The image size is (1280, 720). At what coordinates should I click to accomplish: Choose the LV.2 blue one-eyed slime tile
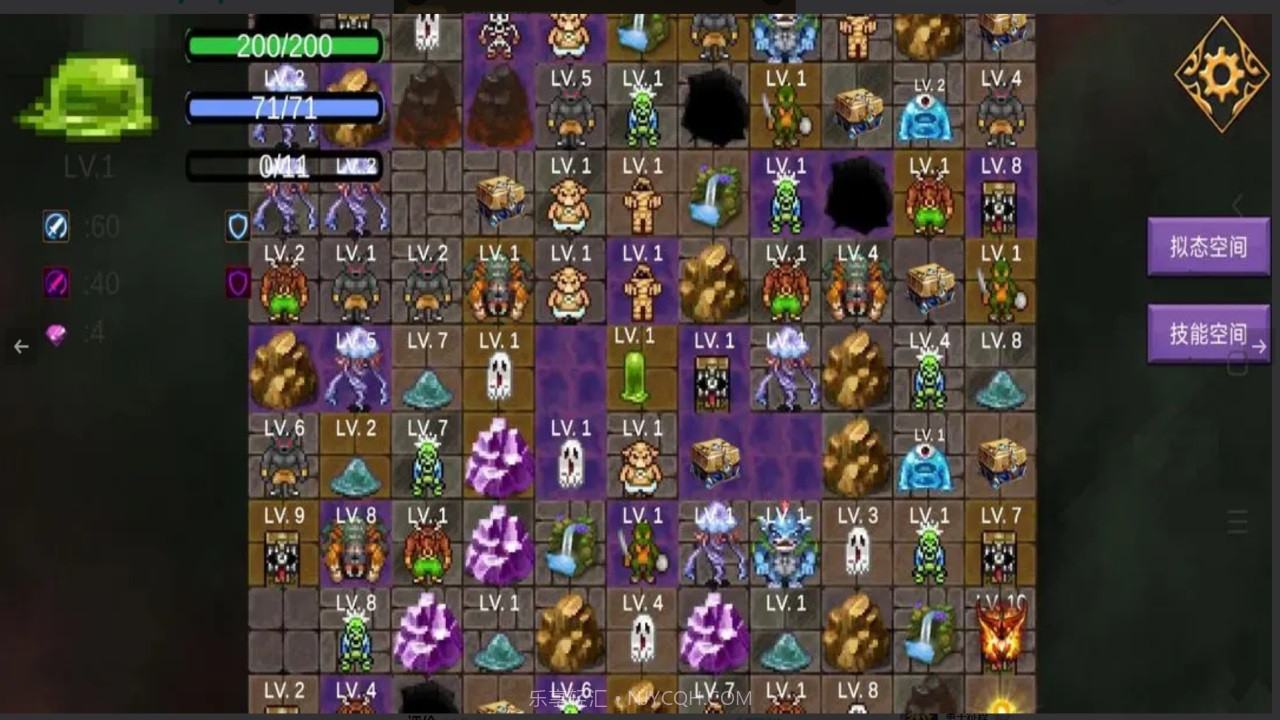(x=928, y=110)
